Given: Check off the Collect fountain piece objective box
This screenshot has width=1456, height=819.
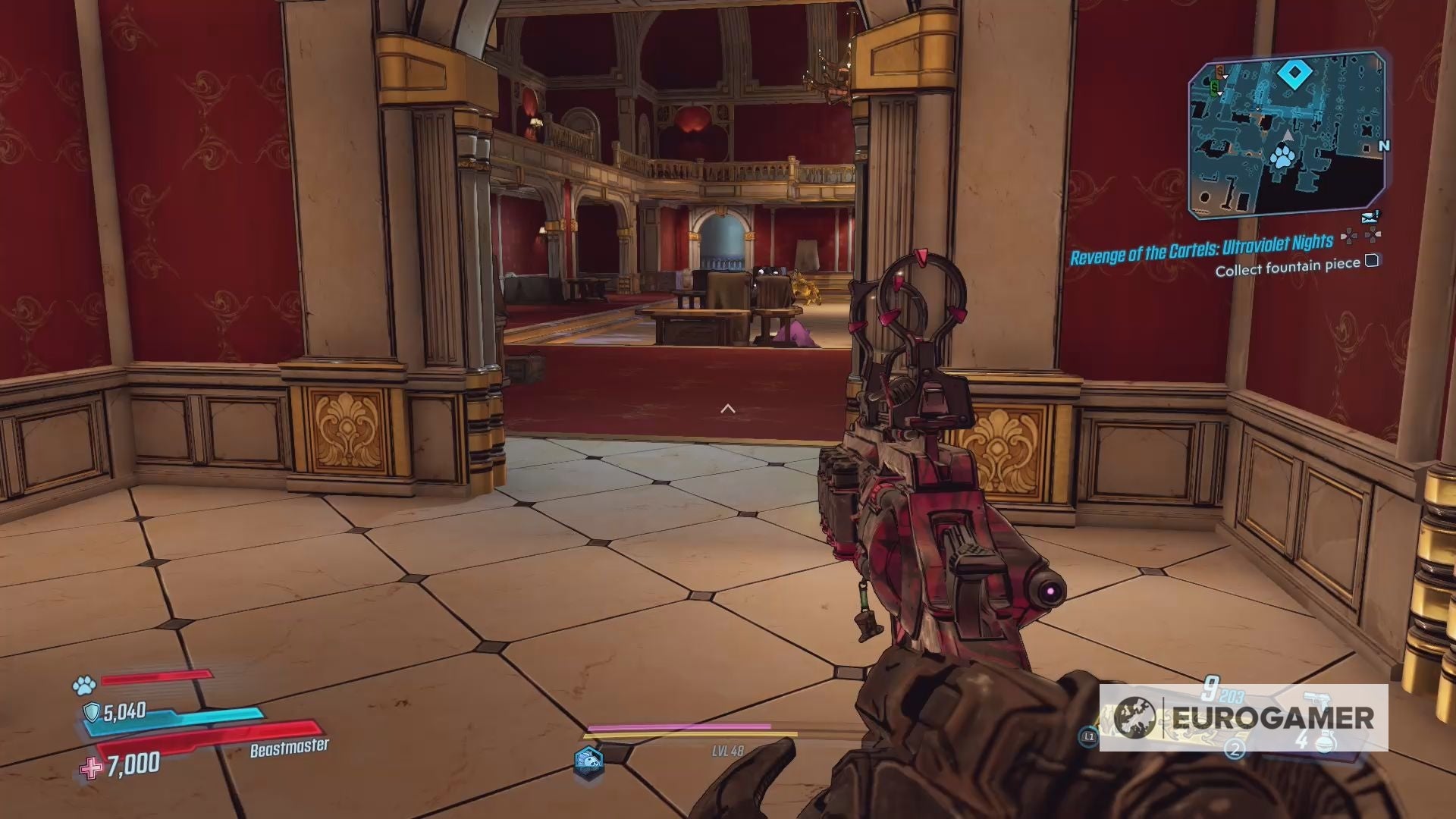Looking at the screenshot, I should (x=1371, y=262).
